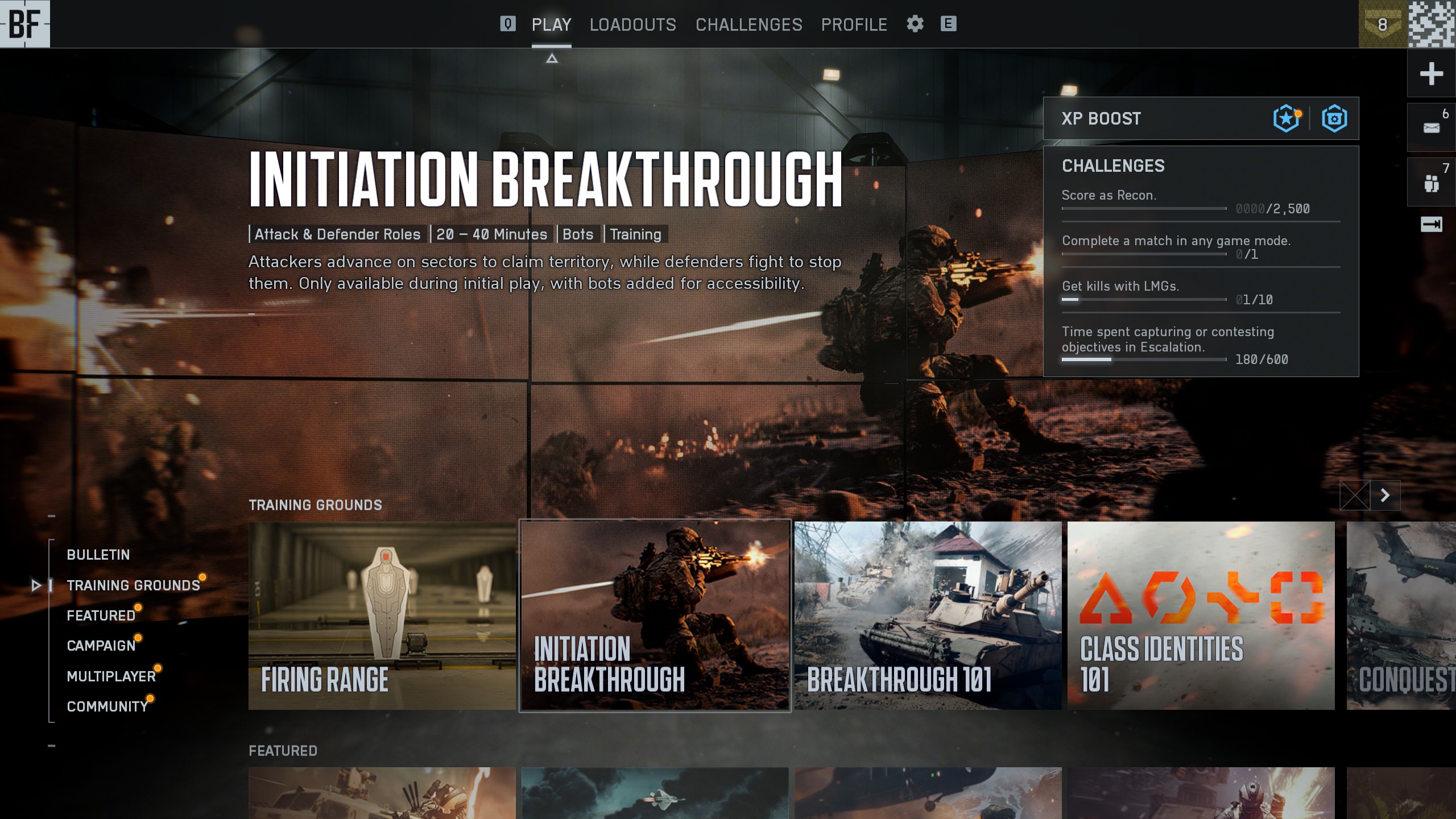The width and height of the screenshot is (1456, 819).
Task: Select the Firing Range tile
Action: tap(382, 615)
